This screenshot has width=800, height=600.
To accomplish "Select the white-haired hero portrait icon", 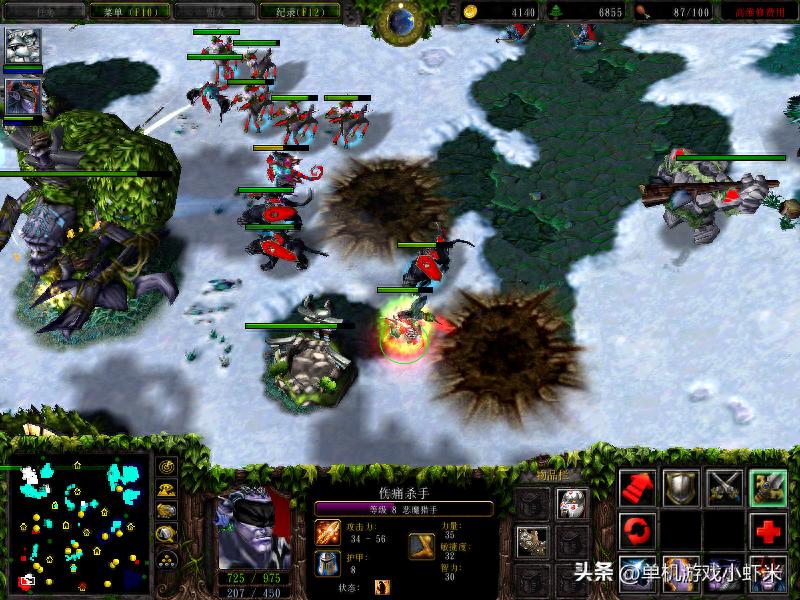I will coord(21,46).
